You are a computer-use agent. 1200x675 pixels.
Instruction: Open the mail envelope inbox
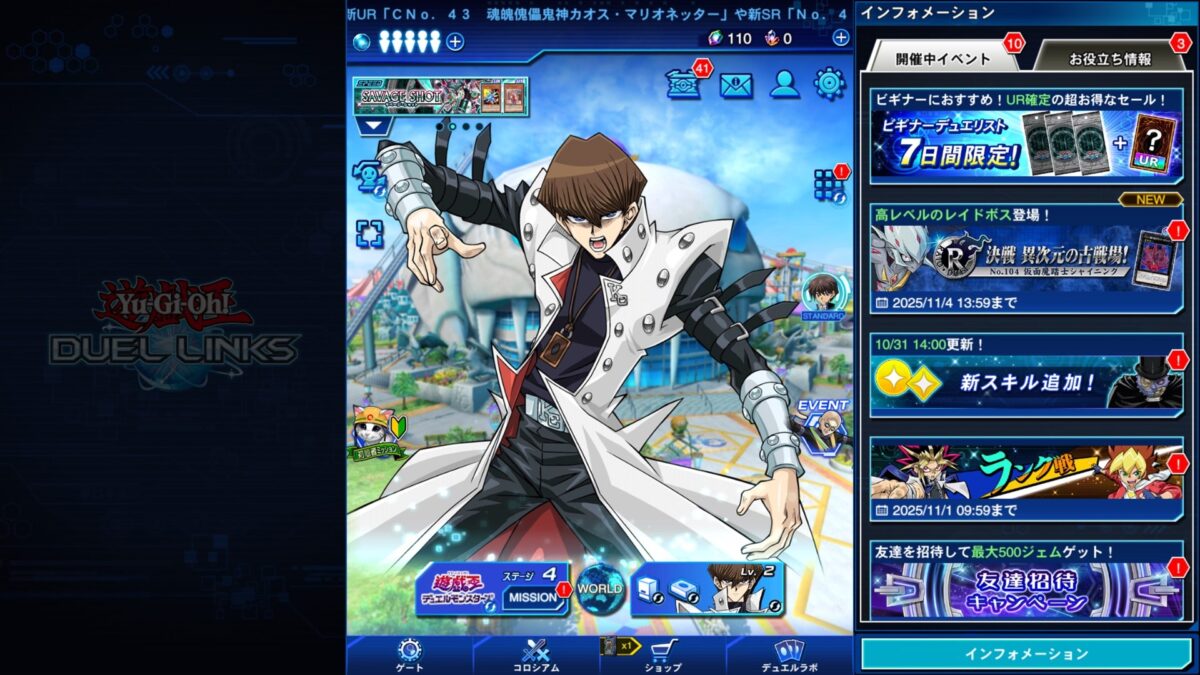(736, 85)
